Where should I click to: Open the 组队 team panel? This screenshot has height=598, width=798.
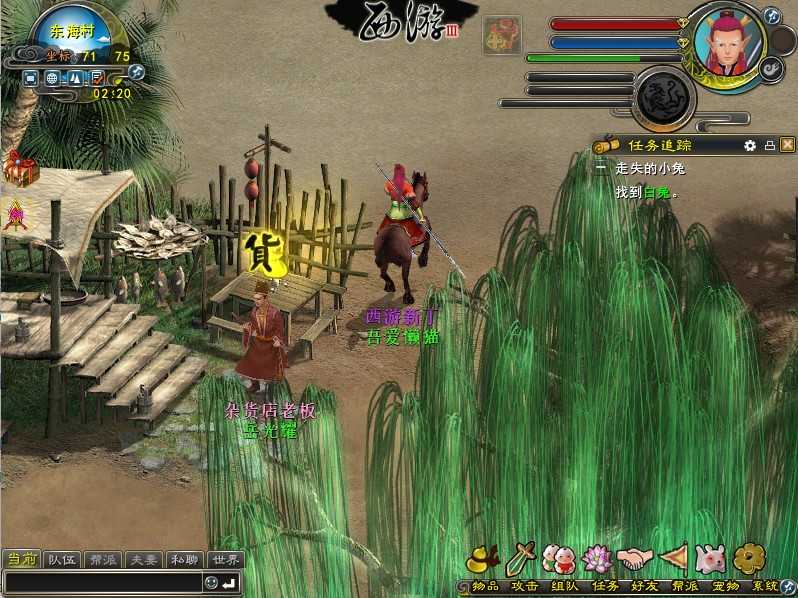point(560,559)
